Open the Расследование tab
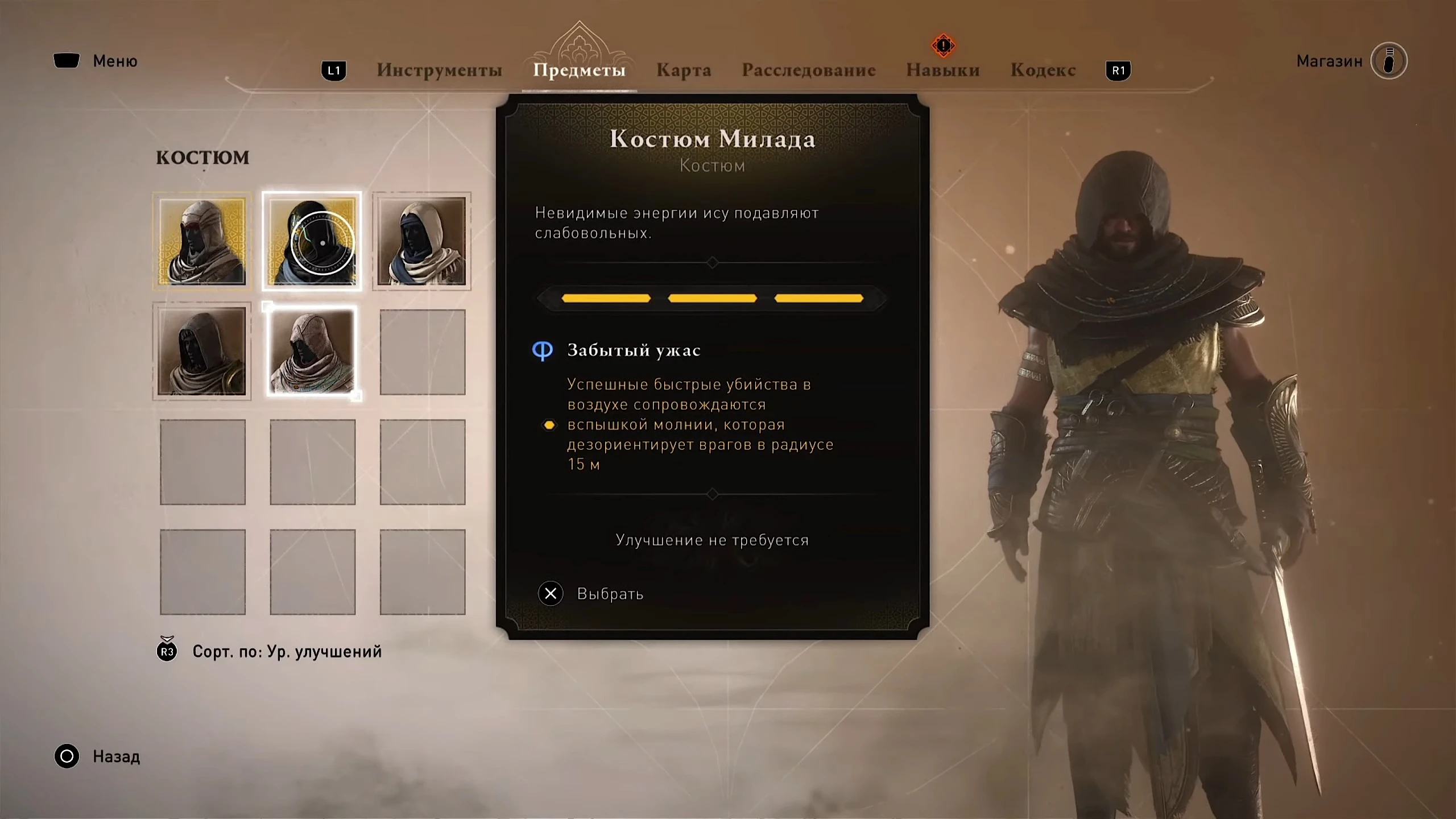Screen dimensions: 1456x819 tap(809, 69)
